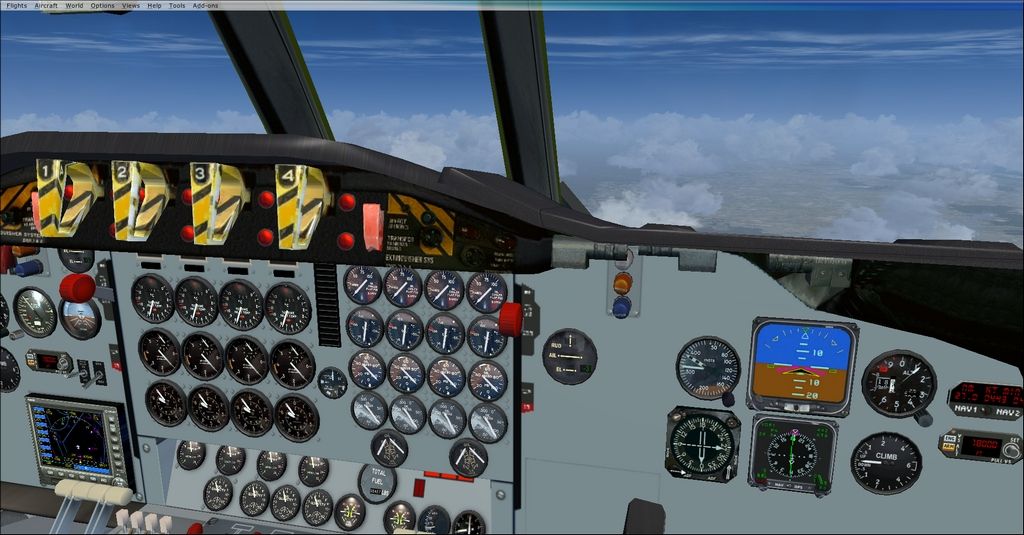Pull the number 2 engine fire handle
This screenshot has width=1024, height=535.
137,199
